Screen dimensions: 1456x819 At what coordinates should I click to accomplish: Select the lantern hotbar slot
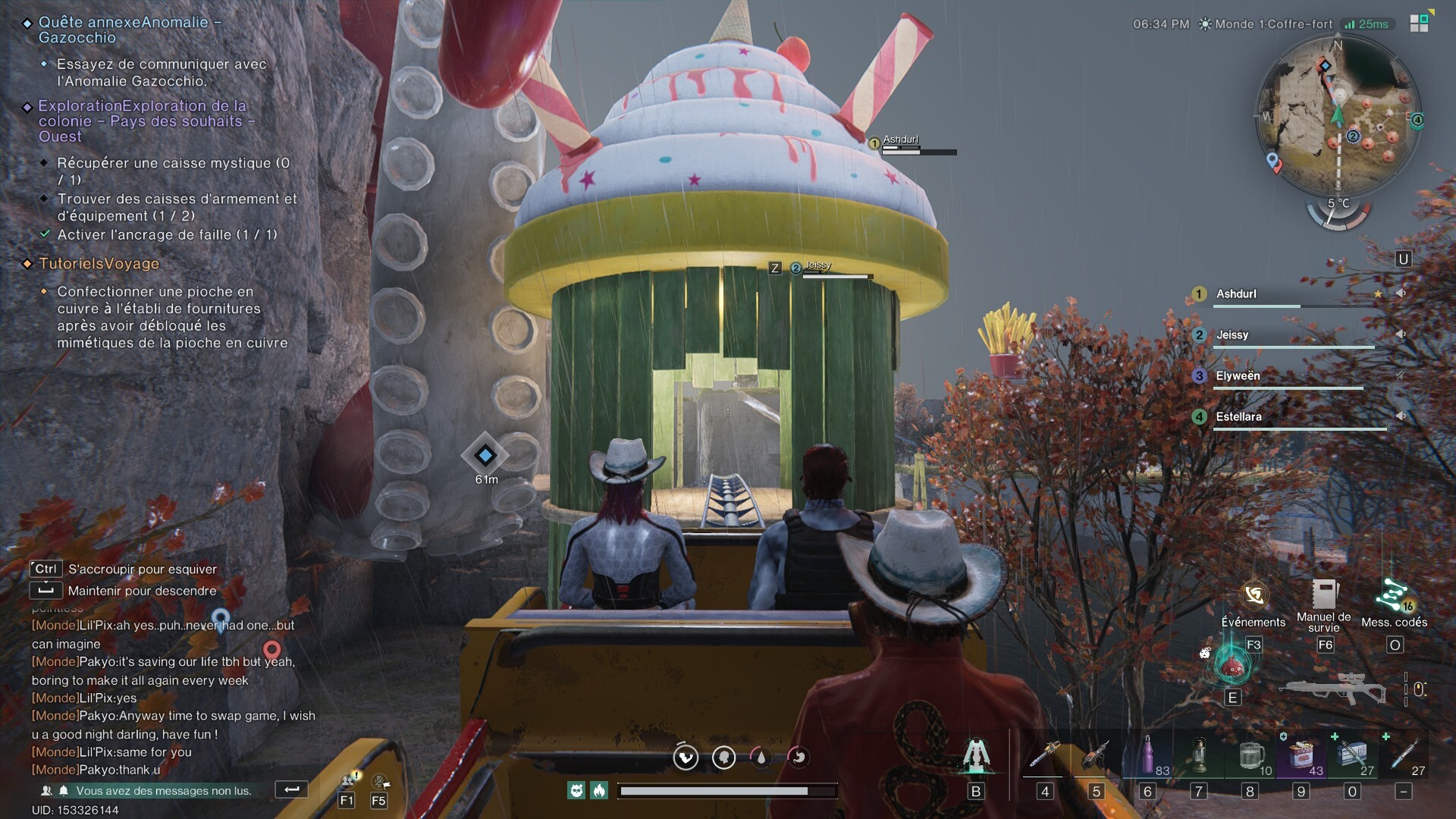pos(1198,755)
